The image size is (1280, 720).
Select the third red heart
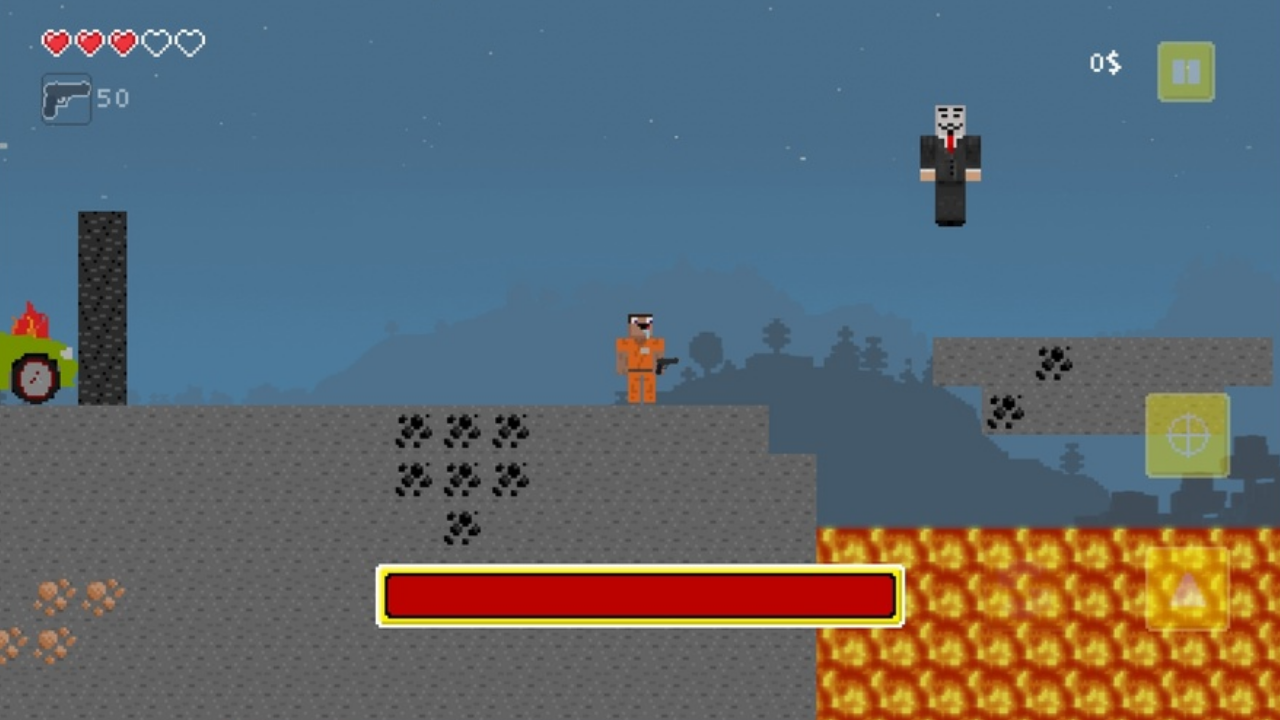123,43
